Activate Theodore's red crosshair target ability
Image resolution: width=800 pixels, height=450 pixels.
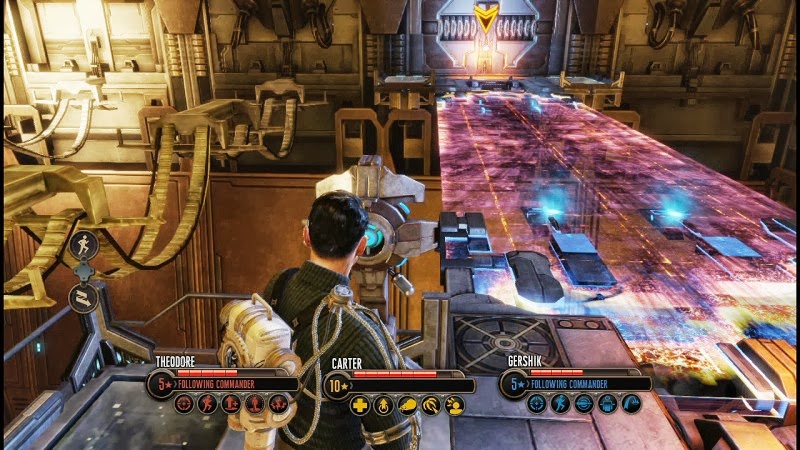tap(183, 404)
